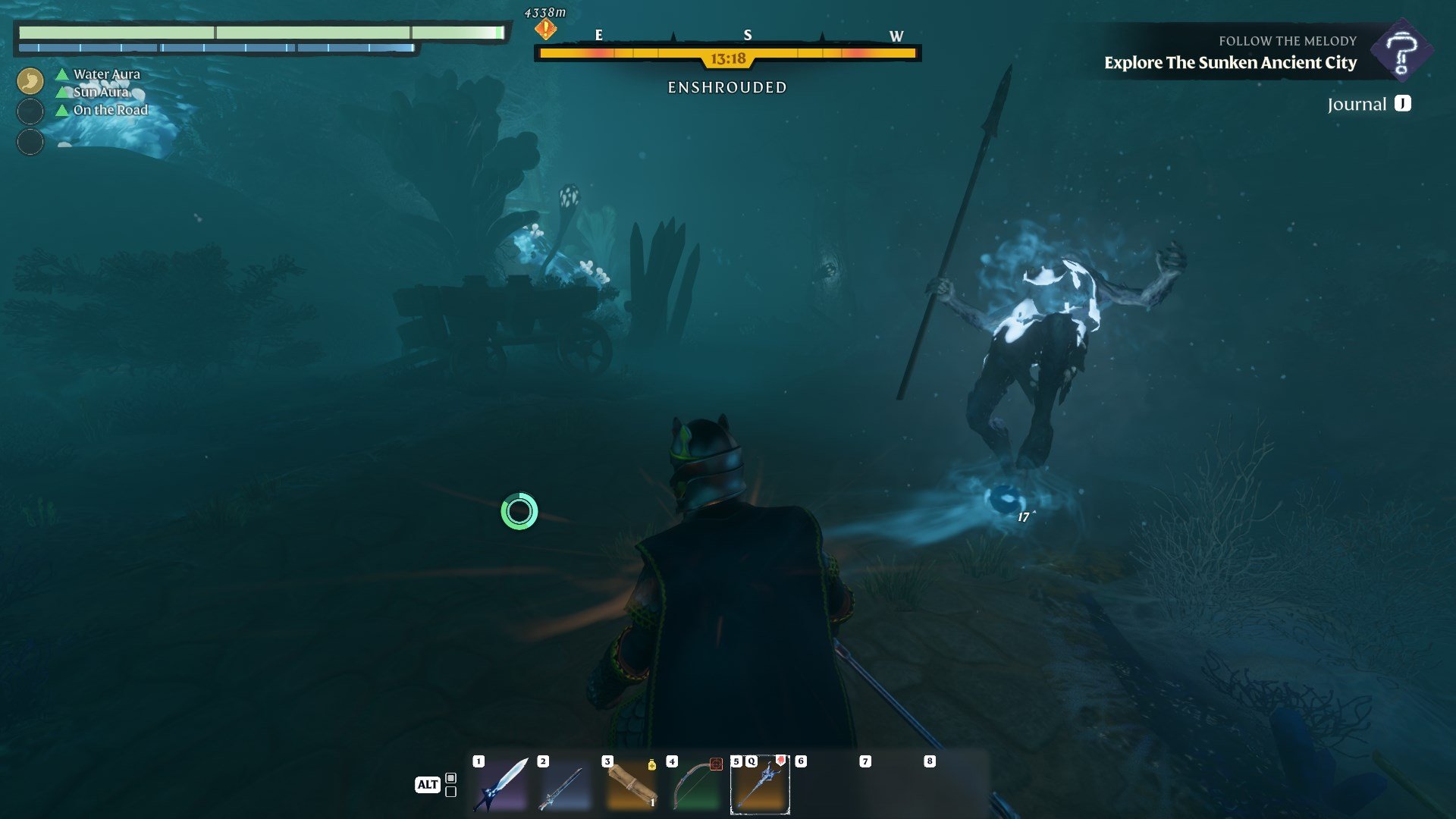Click the orange 4338m waypoint marker
Screen dimensions: 1456x819
pyautogui.click(x=544, y=28)
